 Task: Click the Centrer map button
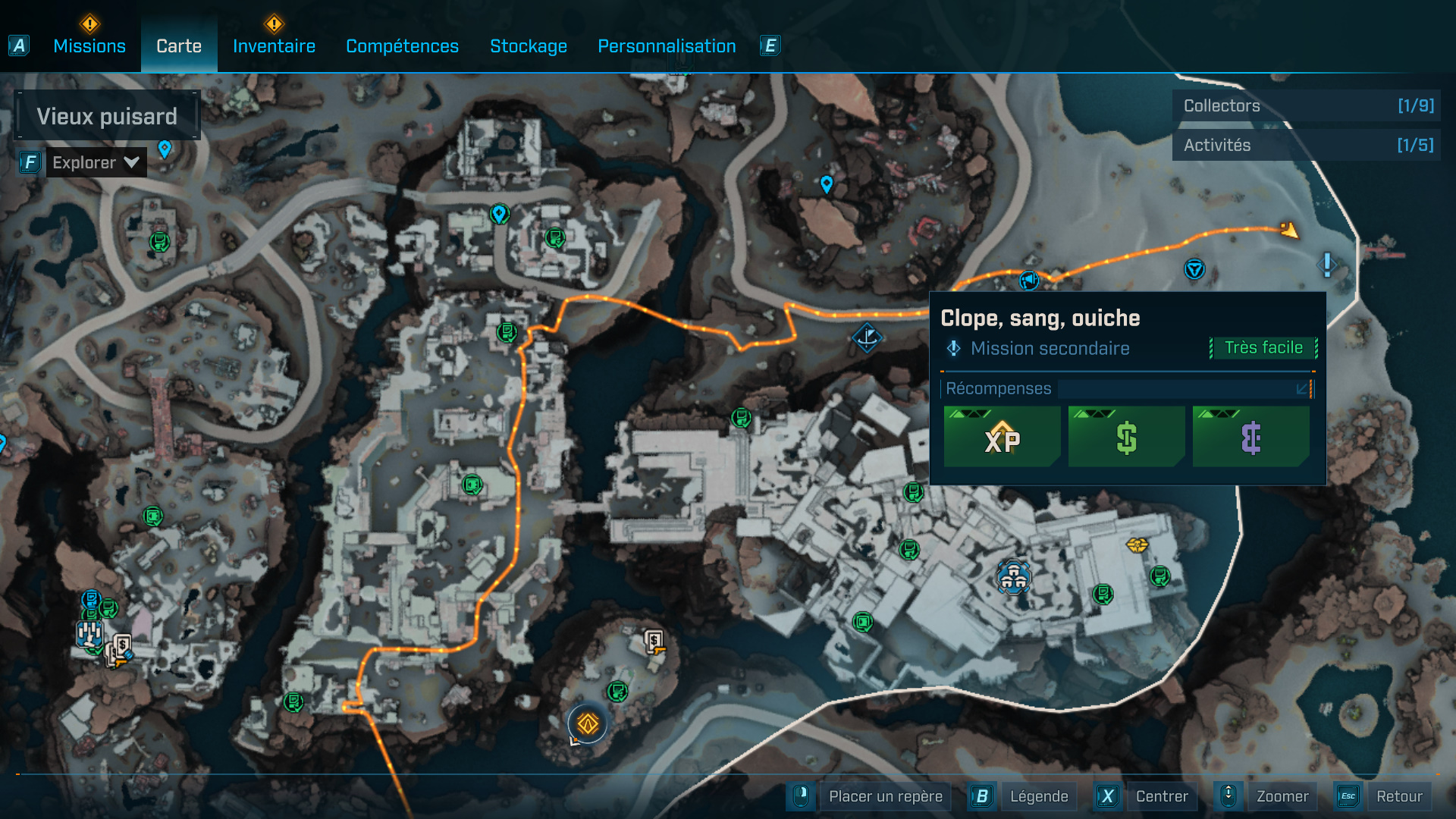point(1161,796)
